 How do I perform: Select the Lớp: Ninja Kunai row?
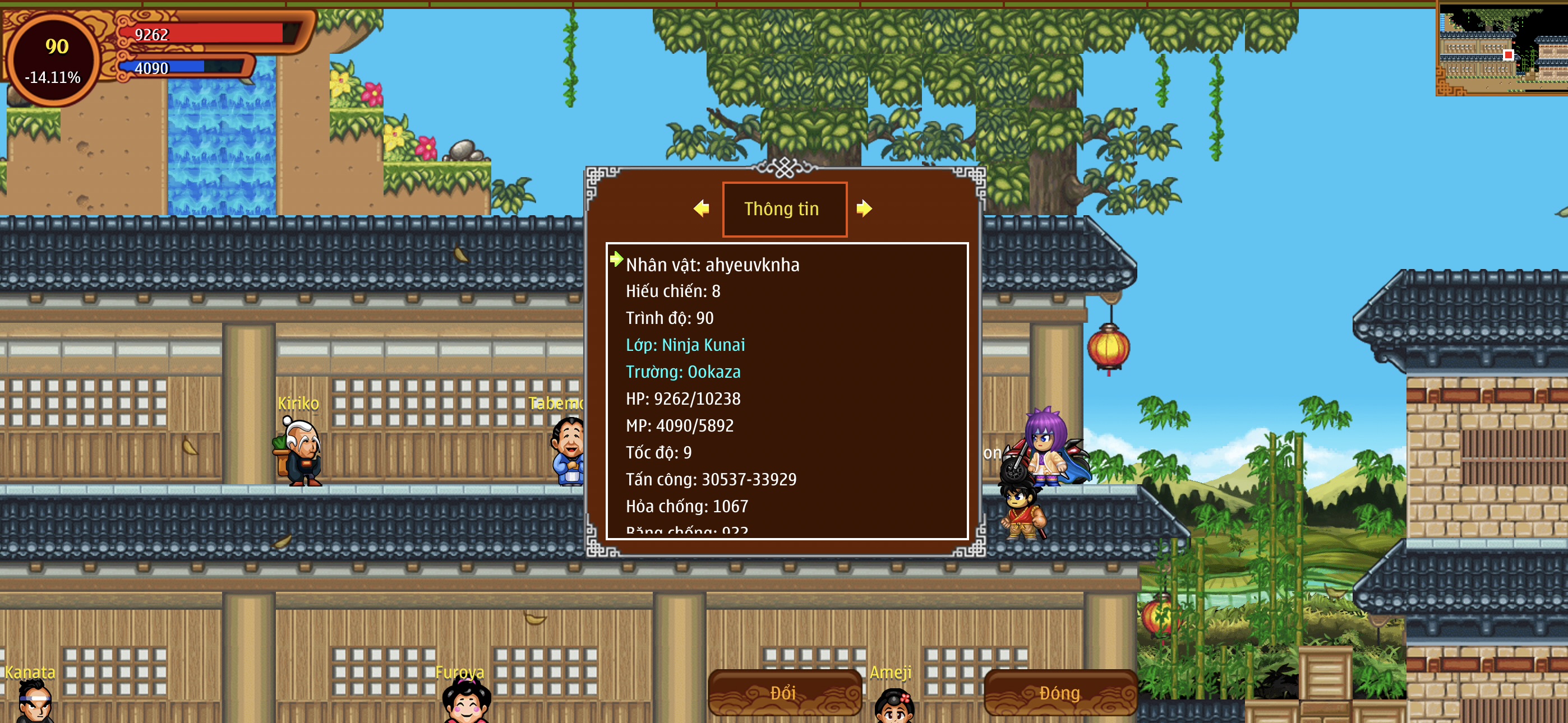pyautogui.click(x=685, y=345)
